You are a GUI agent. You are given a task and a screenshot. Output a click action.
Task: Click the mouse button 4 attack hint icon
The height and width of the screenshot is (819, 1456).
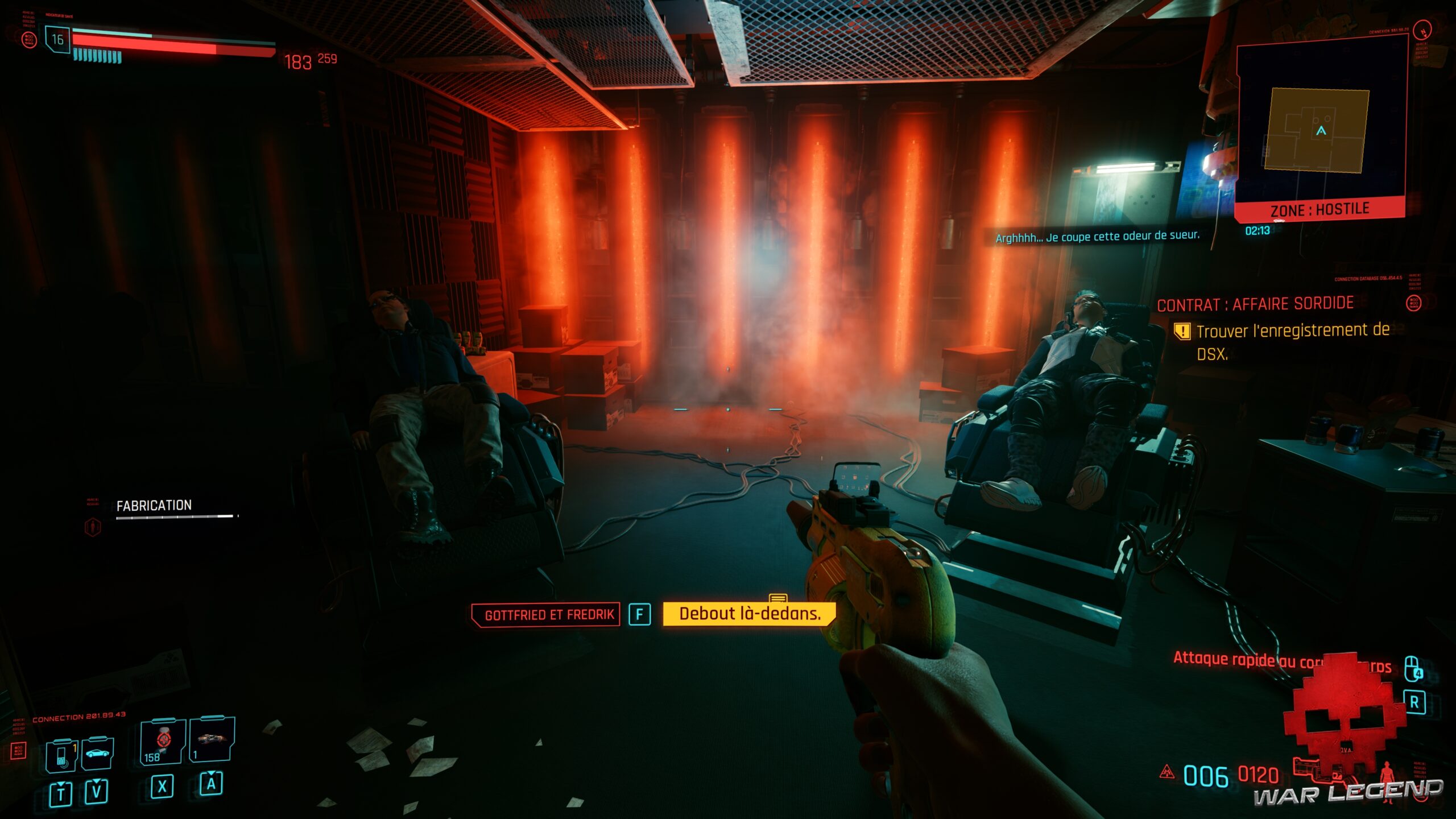pyautogui.click(x=1413, y=669)
